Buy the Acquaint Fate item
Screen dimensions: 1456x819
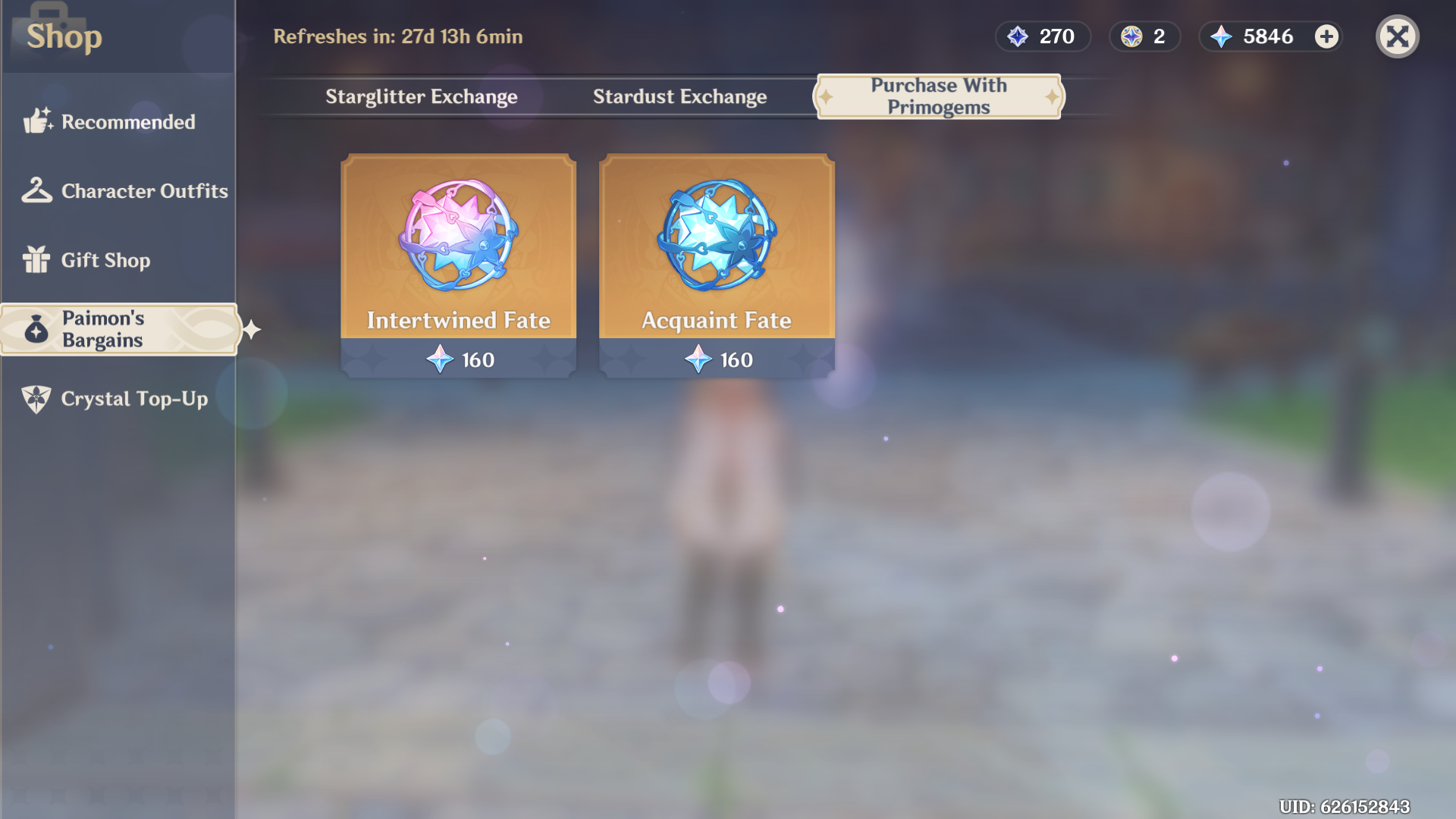(717, 265)
